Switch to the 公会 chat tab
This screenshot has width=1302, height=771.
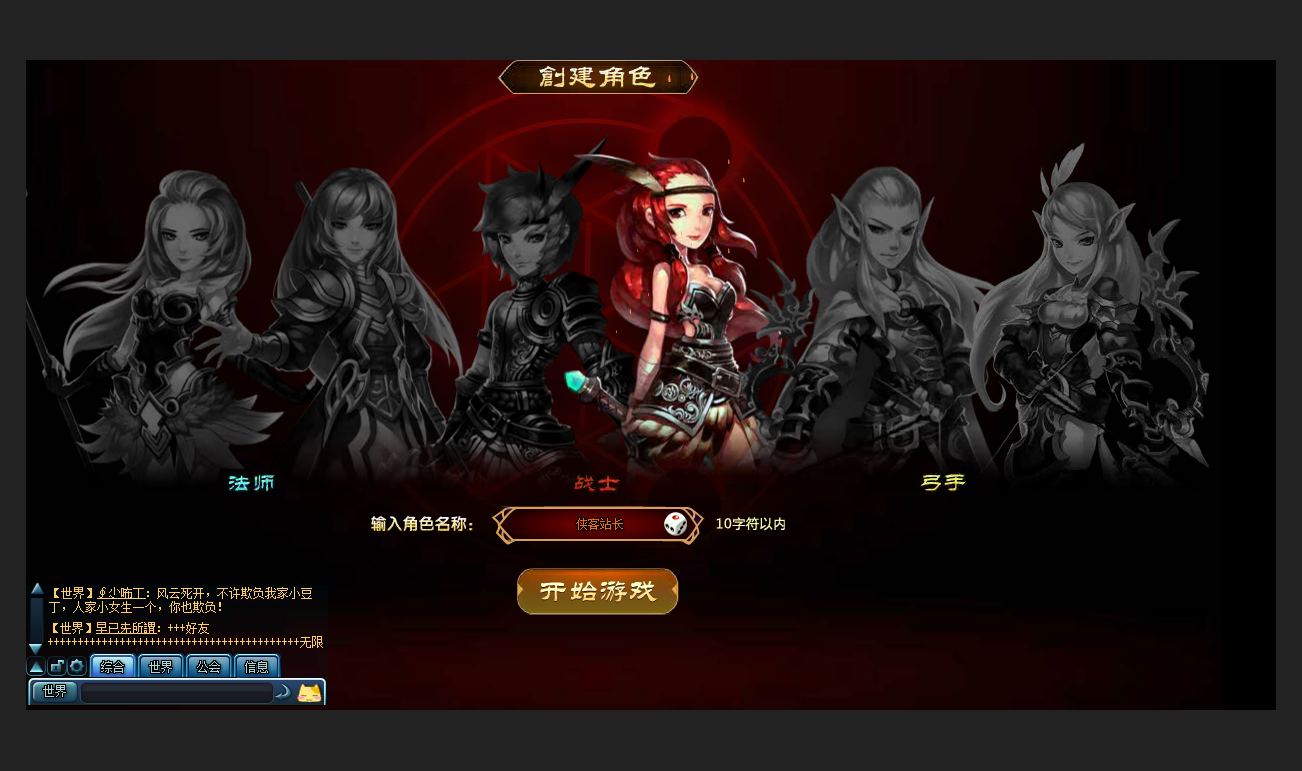pyautogui.click(x=208, y=667)
